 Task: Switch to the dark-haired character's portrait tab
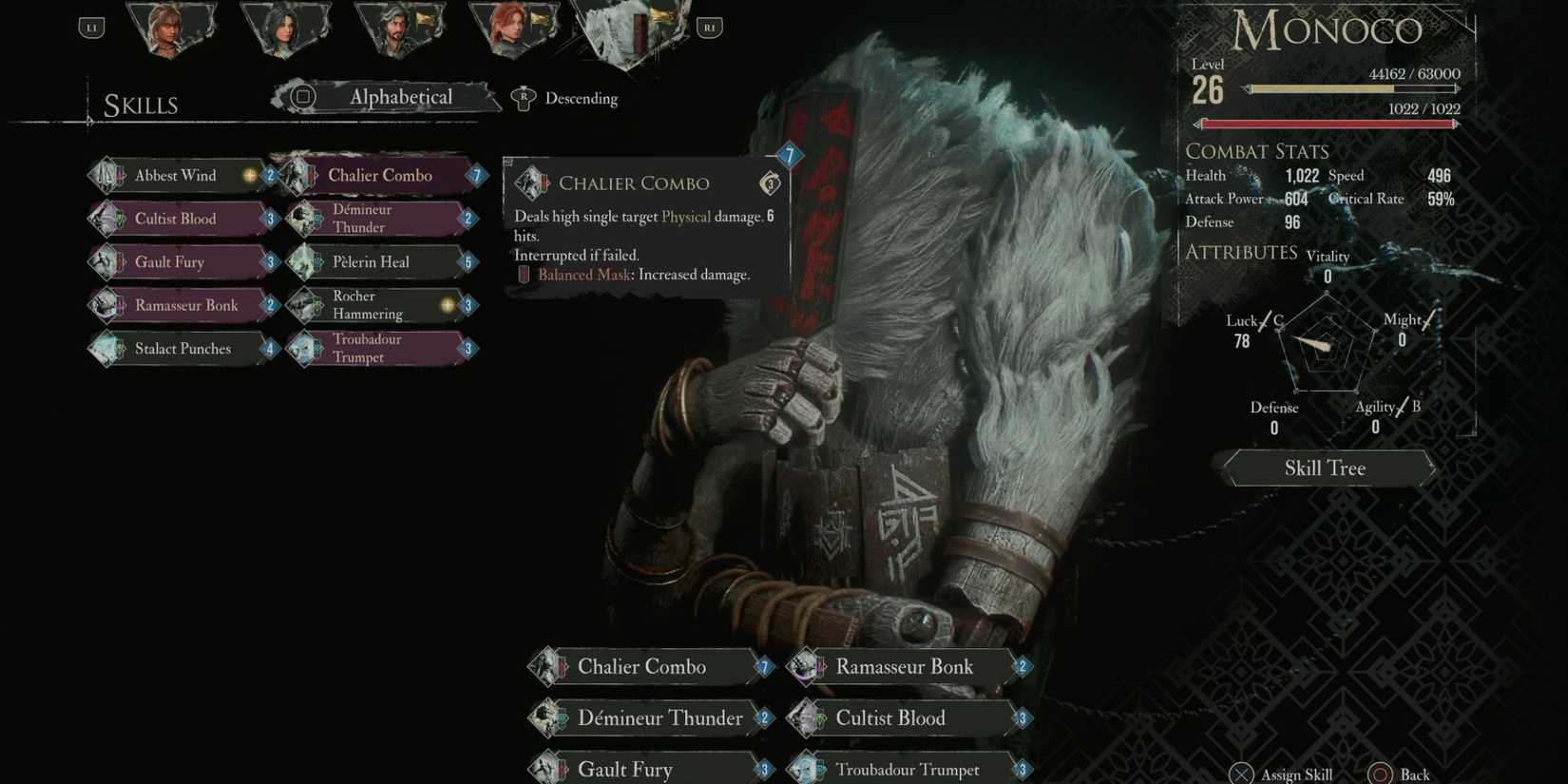click(285, 27)
